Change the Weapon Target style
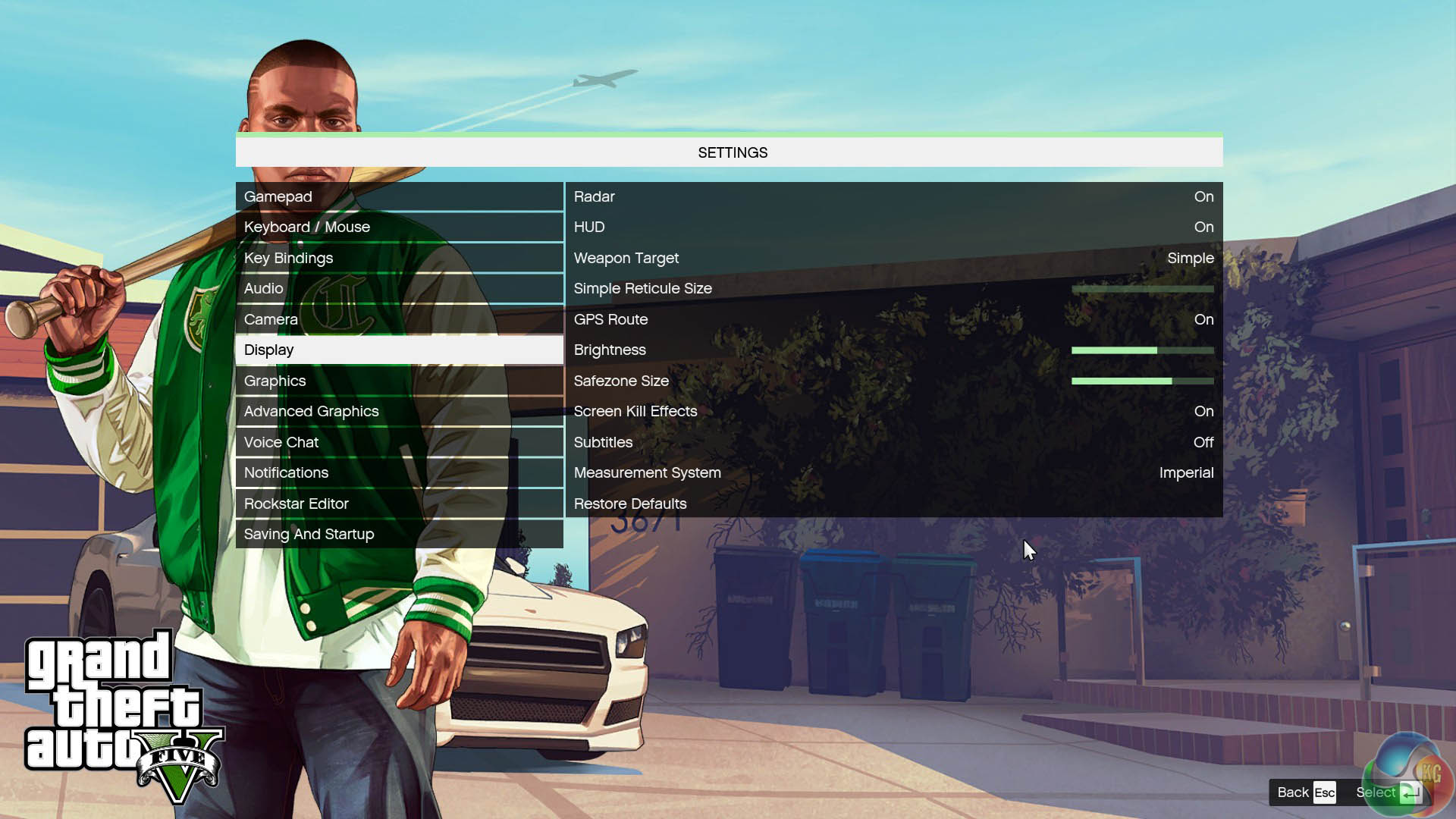Screen dimensions: 1456x819 (893, 258)
